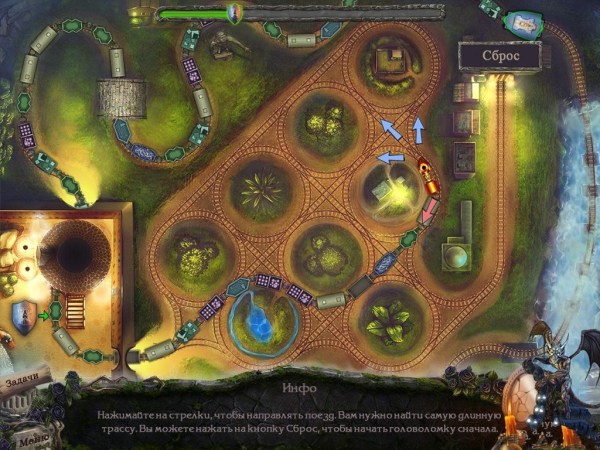The image size is (600, 450).
Task: Choose the blue arrow pointing straight up
Action: tap(419, 129)
